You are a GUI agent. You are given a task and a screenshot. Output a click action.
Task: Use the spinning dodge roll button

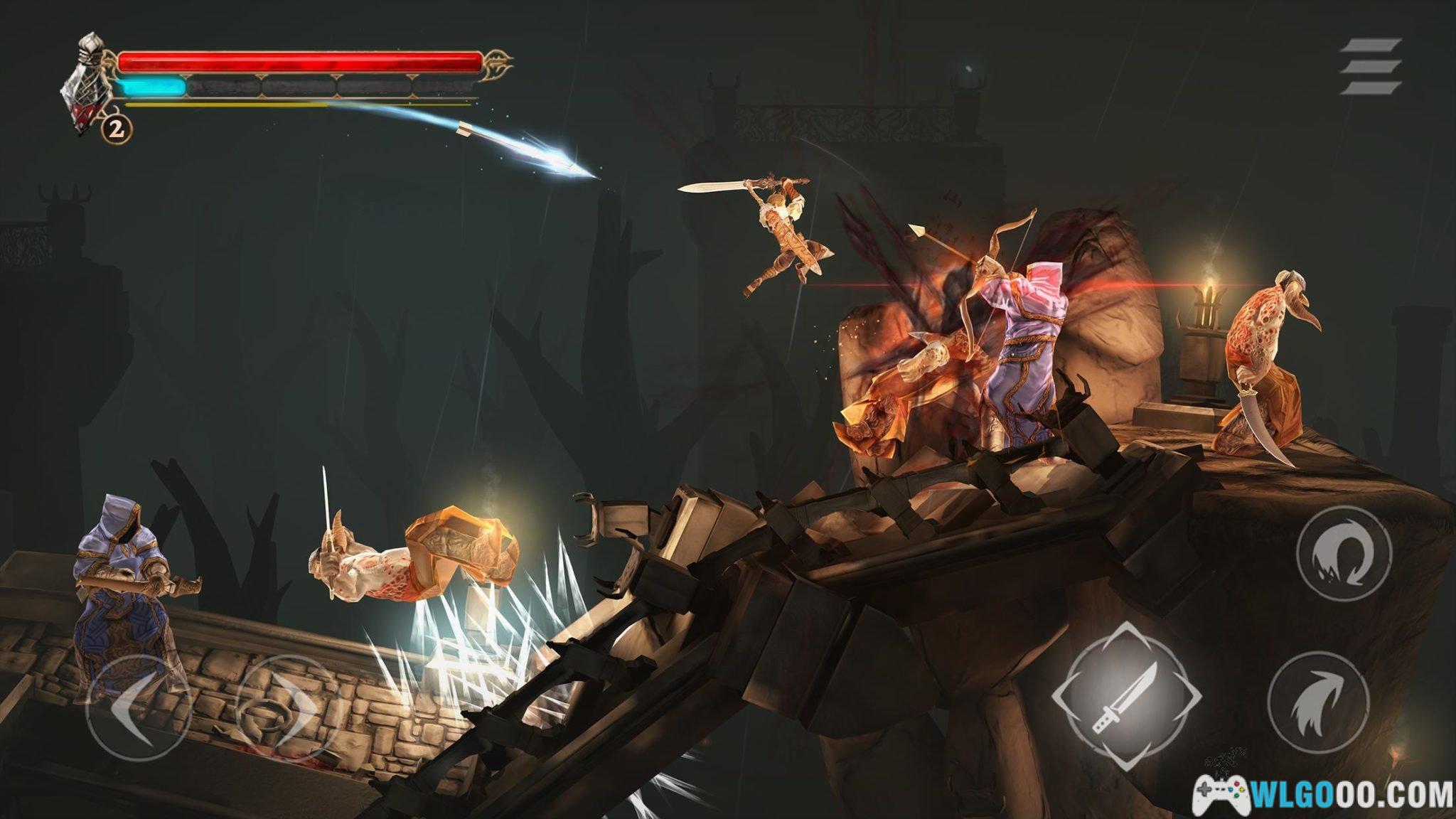click(1343, 552)
